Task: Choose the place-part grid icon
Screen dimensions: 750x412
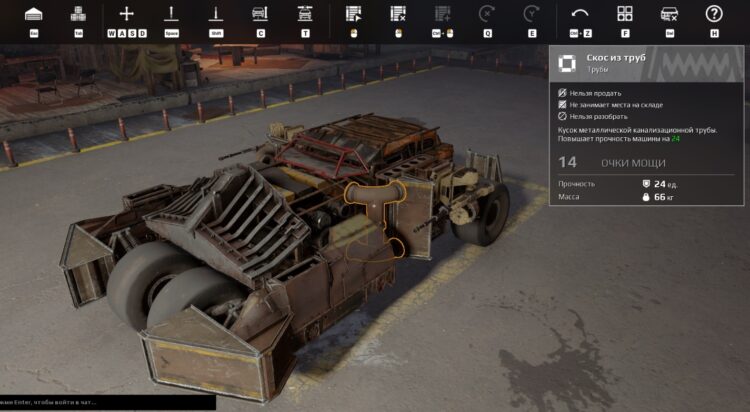Action: [x=352, y=14]
